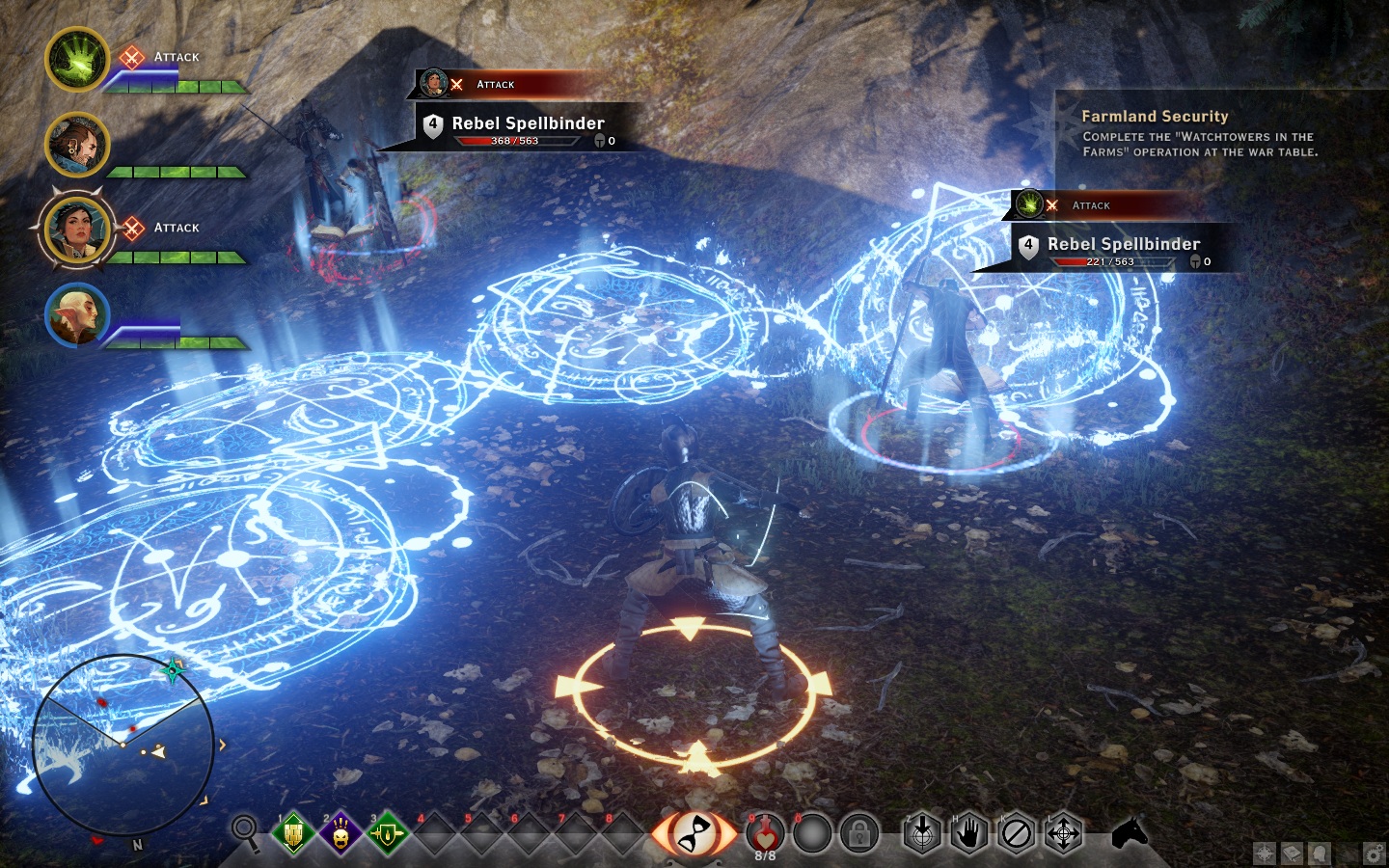
Task: Choose the bald elf party portrait
Action: click(x=77, y=314)
